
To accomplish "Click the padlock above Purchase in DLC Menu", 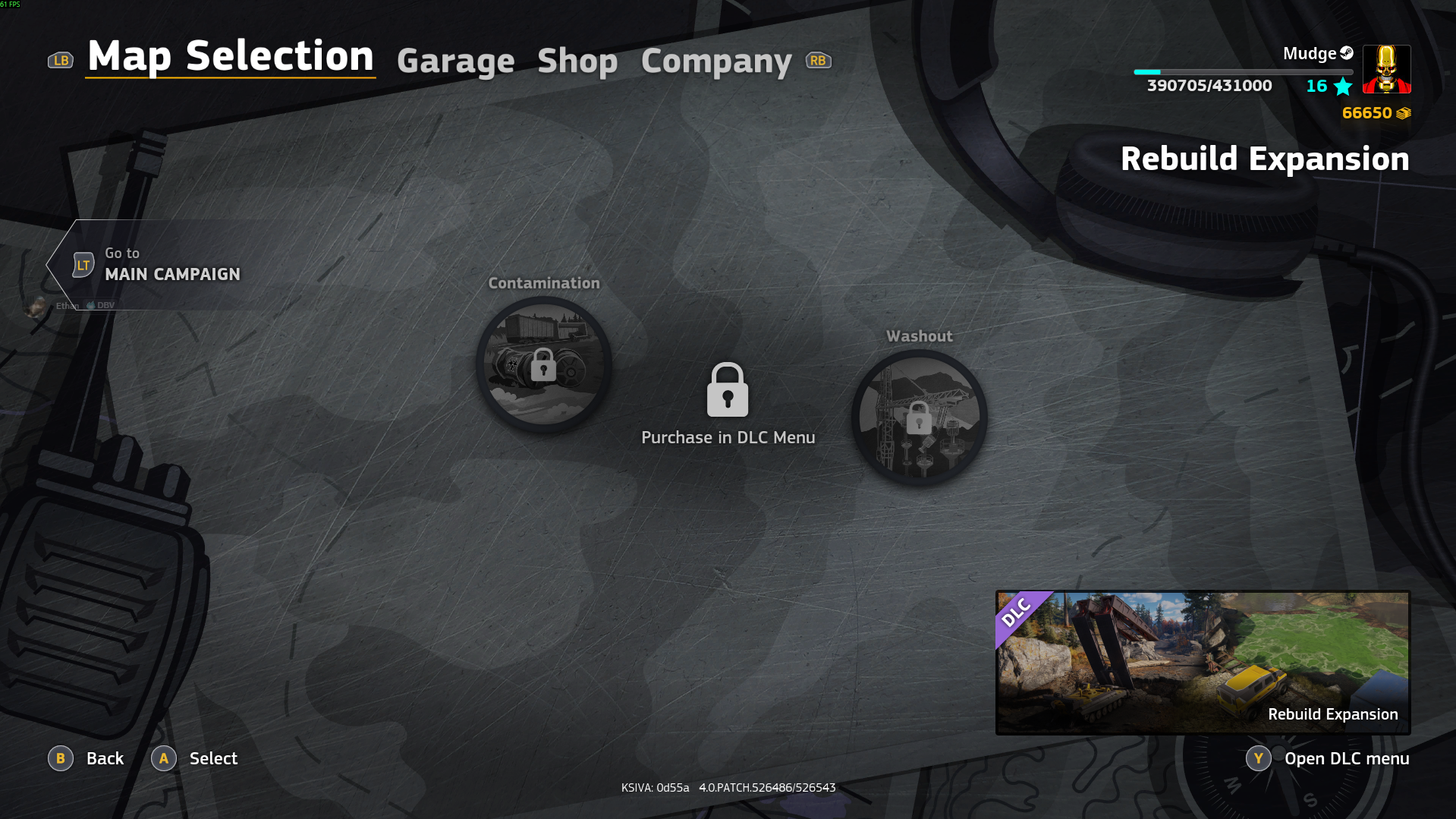I will [728, 390].
